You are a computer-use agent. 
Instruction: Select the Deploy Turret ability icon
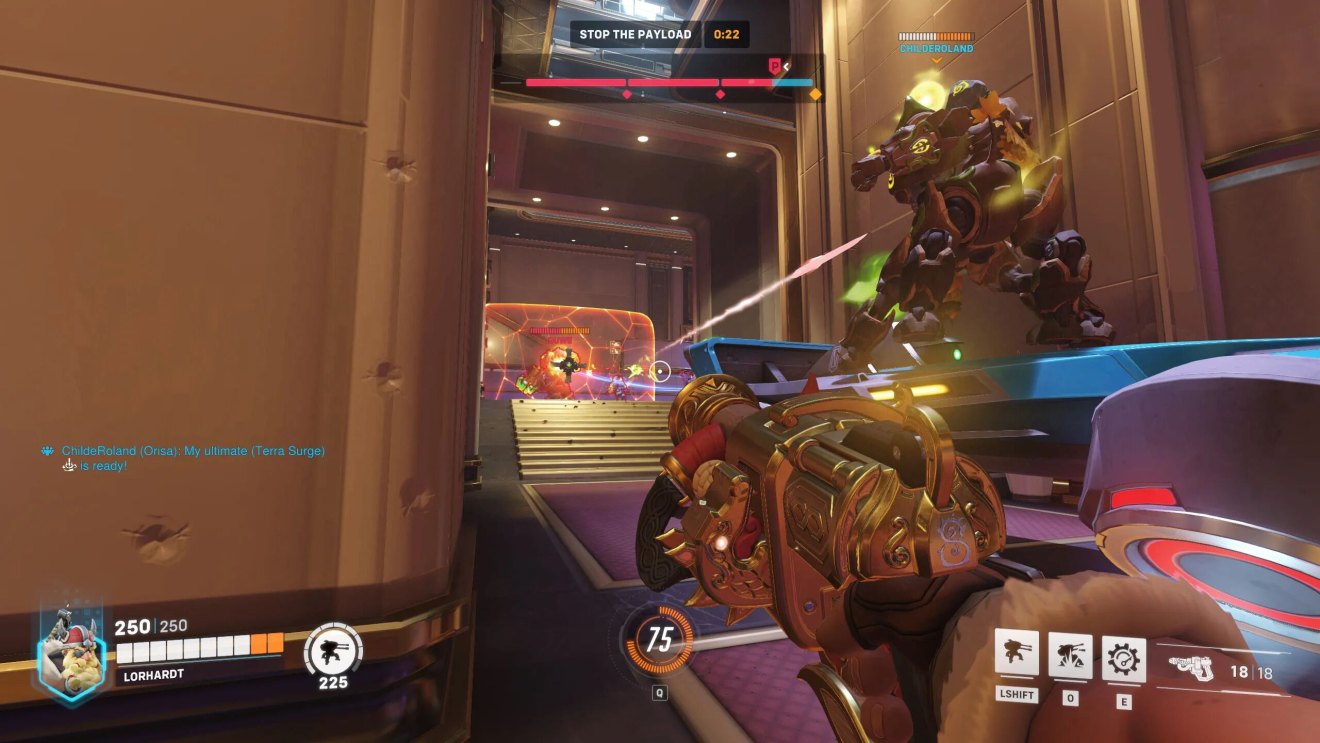[1017, 651]
